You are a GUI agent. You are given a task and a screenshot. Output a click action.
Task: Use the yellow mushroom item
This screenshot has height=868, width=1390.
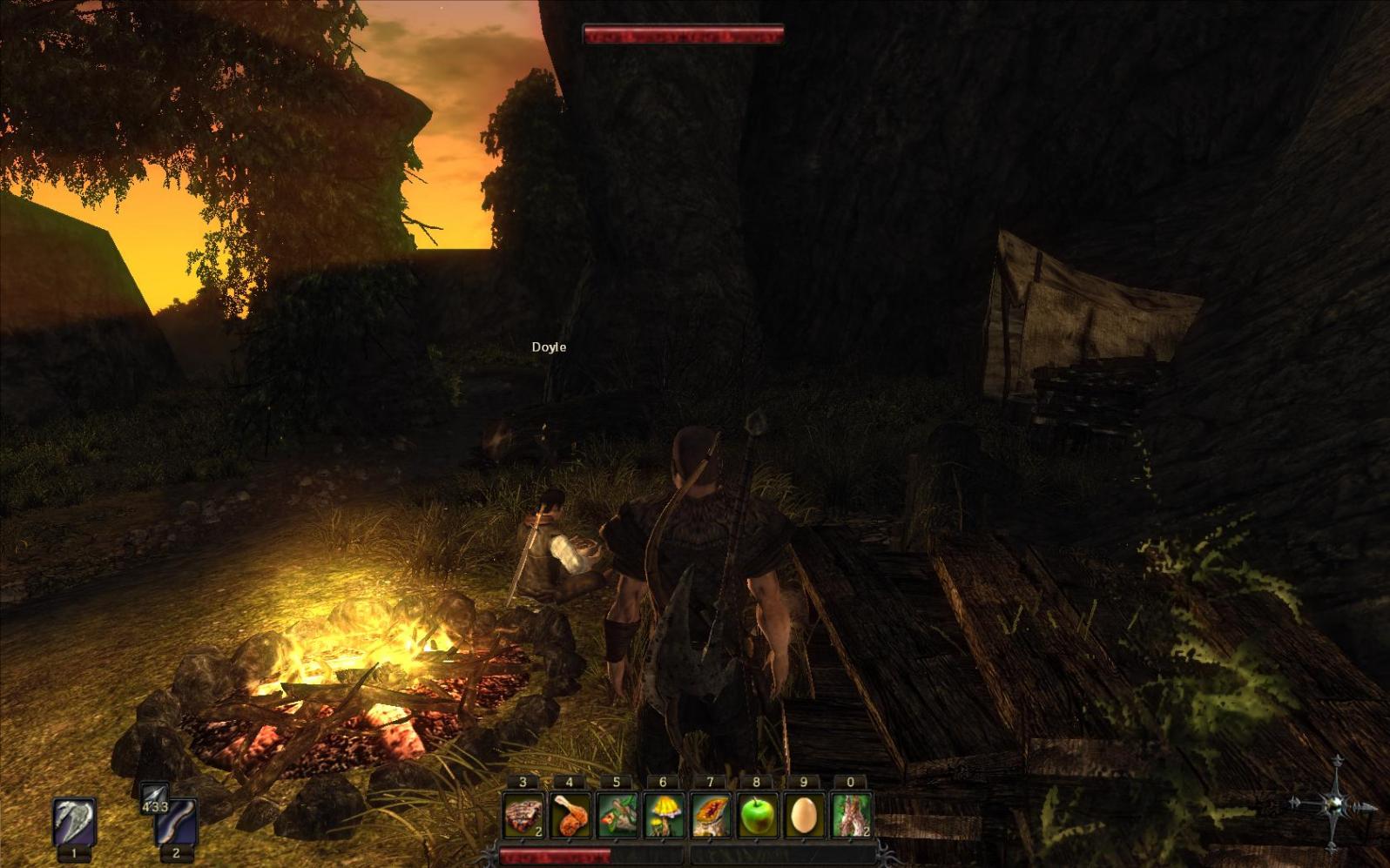664,816
